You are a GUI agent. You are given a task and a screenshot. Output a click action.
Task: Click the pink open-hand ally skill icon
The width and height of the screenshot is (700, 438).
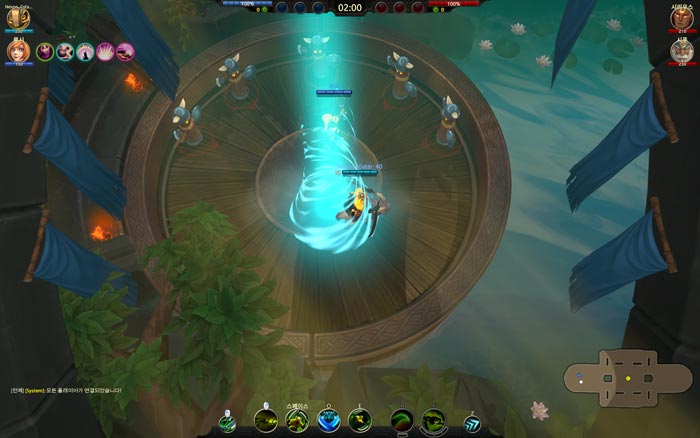105,52
